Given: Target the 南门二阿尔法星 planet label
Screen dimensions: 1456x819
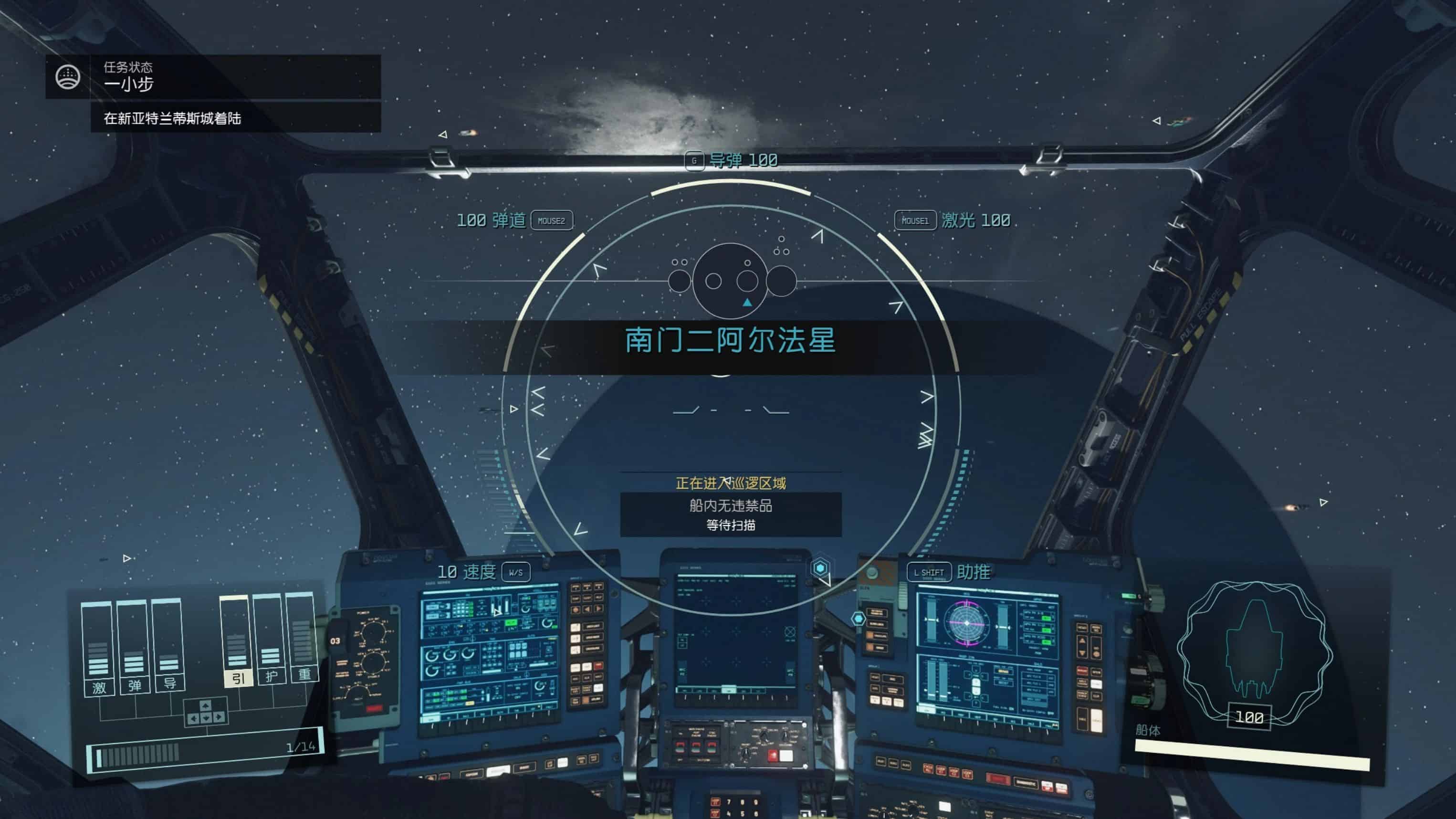Looking at the screenshot, I should pyautogui.click(x=730, y=340).
